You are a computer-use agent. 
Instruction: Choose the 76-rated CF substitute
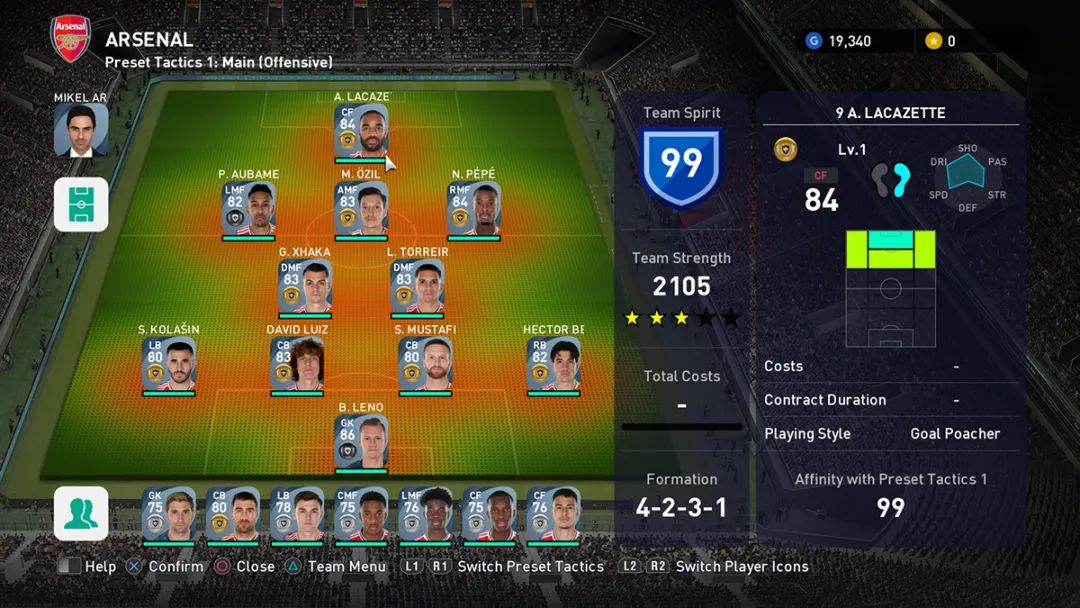click(553, 514)
